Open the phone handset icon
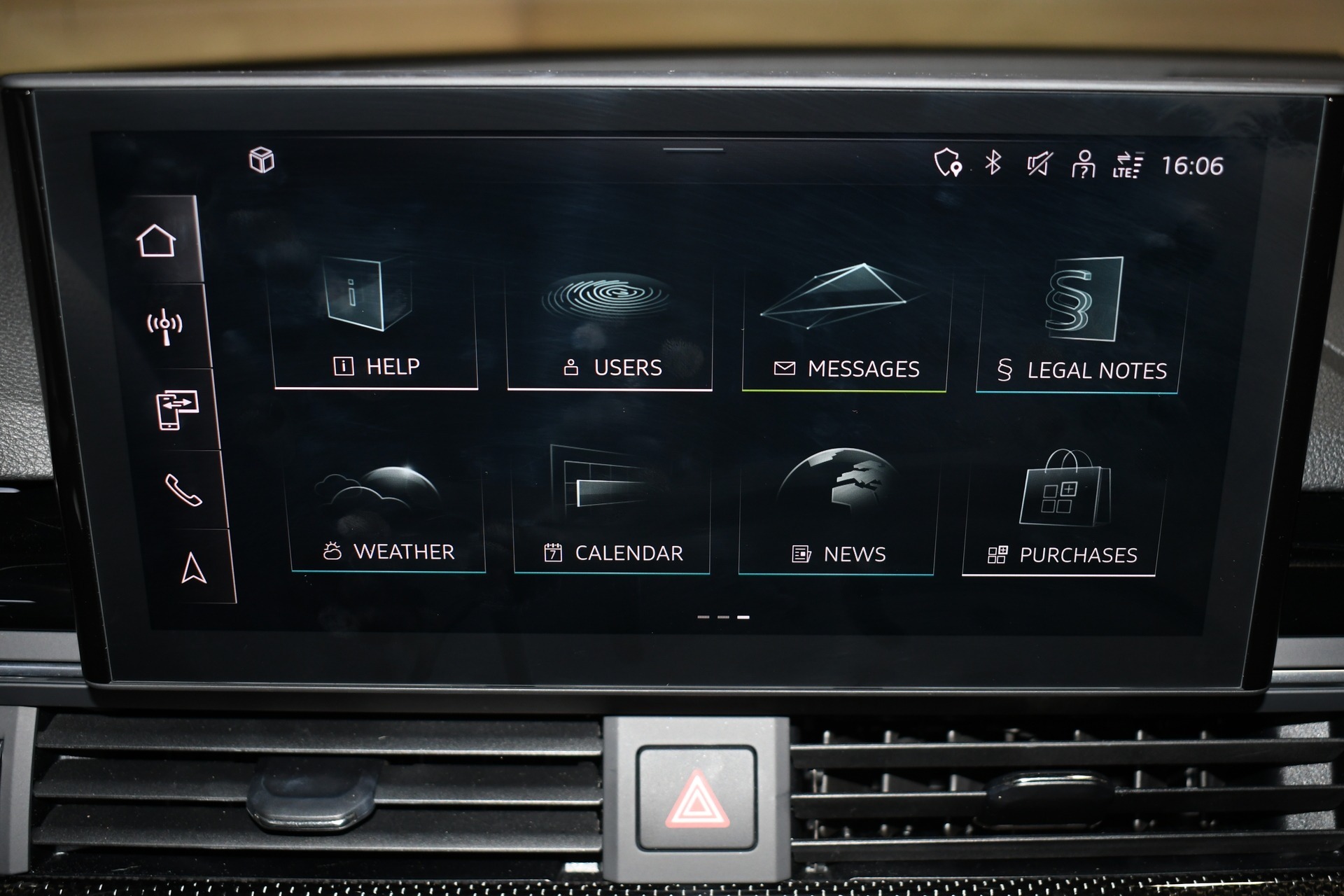 [183, 490]
